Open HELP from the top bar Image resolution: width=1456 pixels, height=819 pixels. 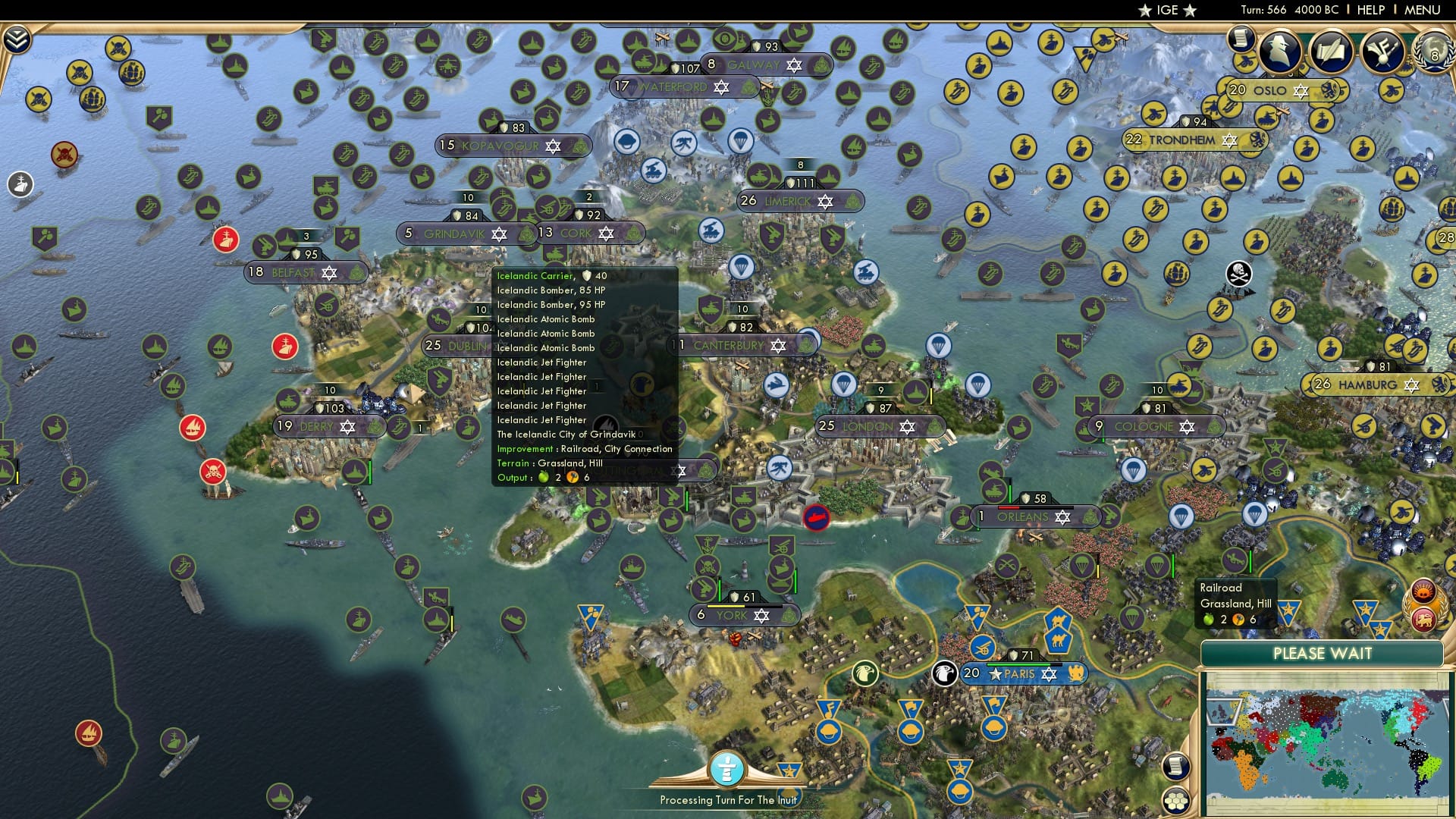coord(1373,9)
